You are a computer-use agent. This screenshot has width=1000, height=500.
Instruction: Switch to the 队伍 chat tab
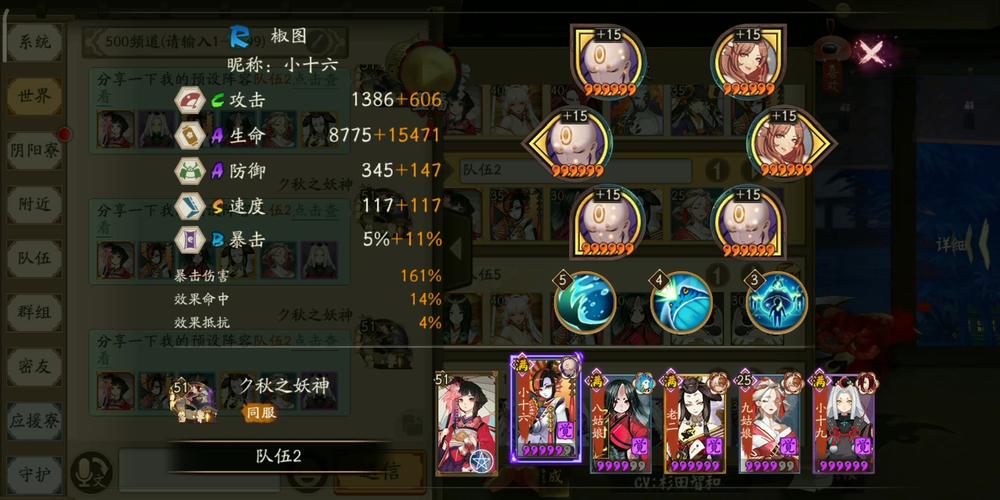(35, 258)
